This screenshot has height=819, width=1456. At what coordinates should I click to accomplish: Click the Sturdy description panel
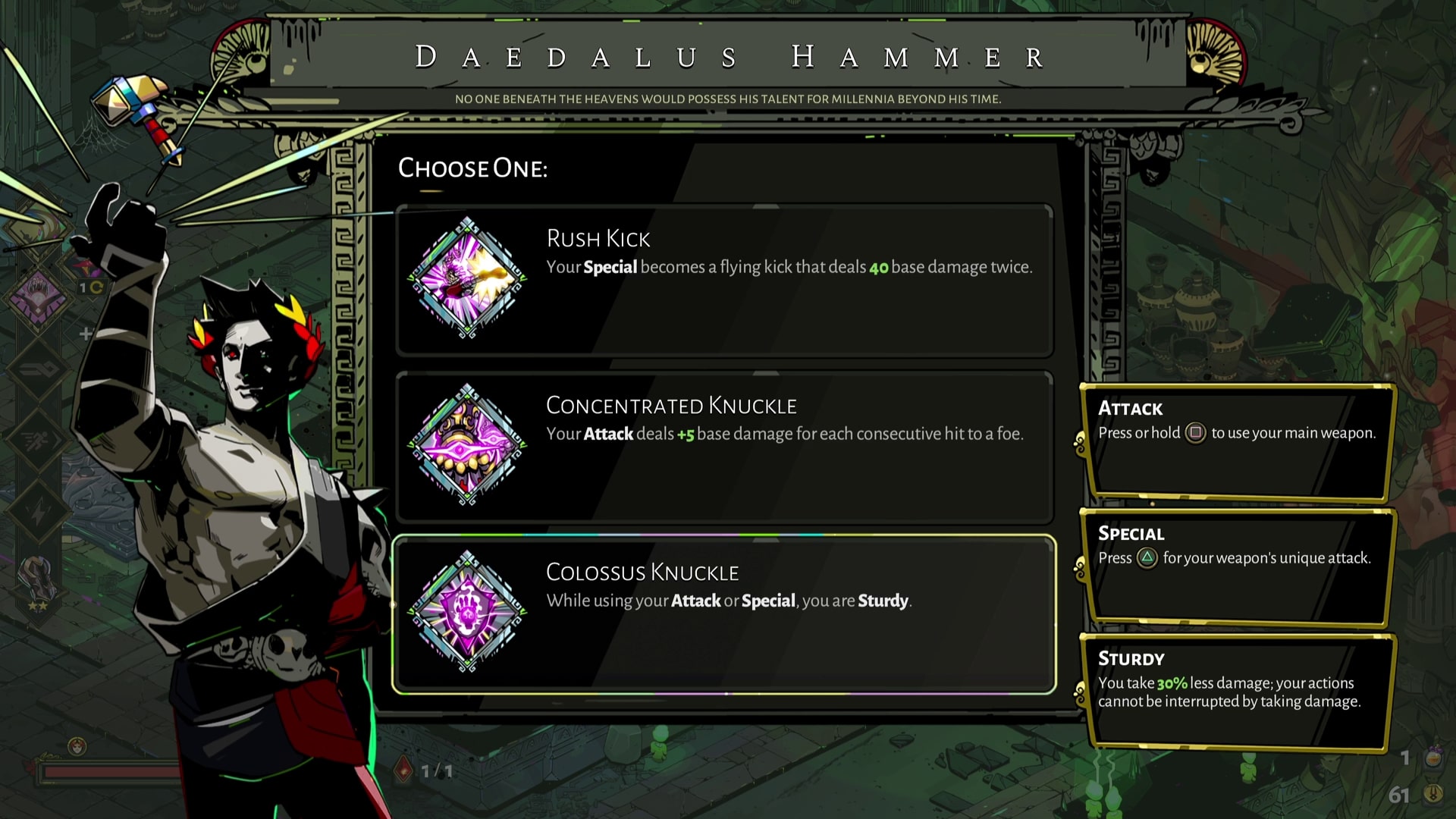tap(1238, 692)
